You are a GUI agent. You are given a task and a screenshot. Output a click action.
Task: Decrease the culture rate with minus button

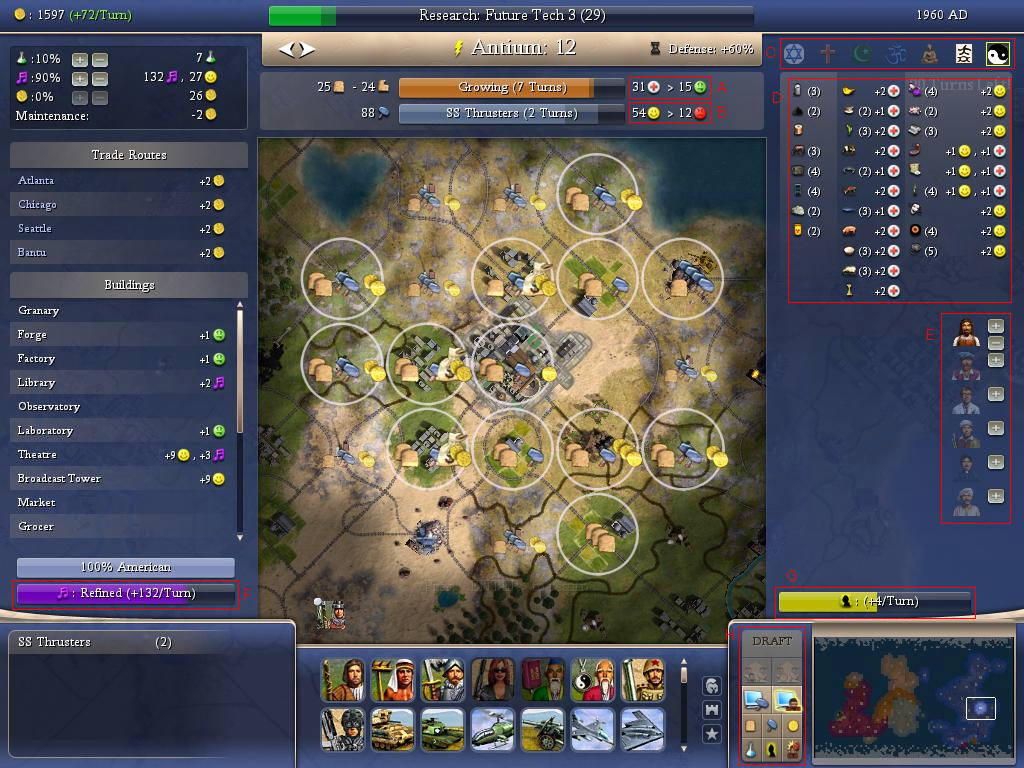coord(99,78)
